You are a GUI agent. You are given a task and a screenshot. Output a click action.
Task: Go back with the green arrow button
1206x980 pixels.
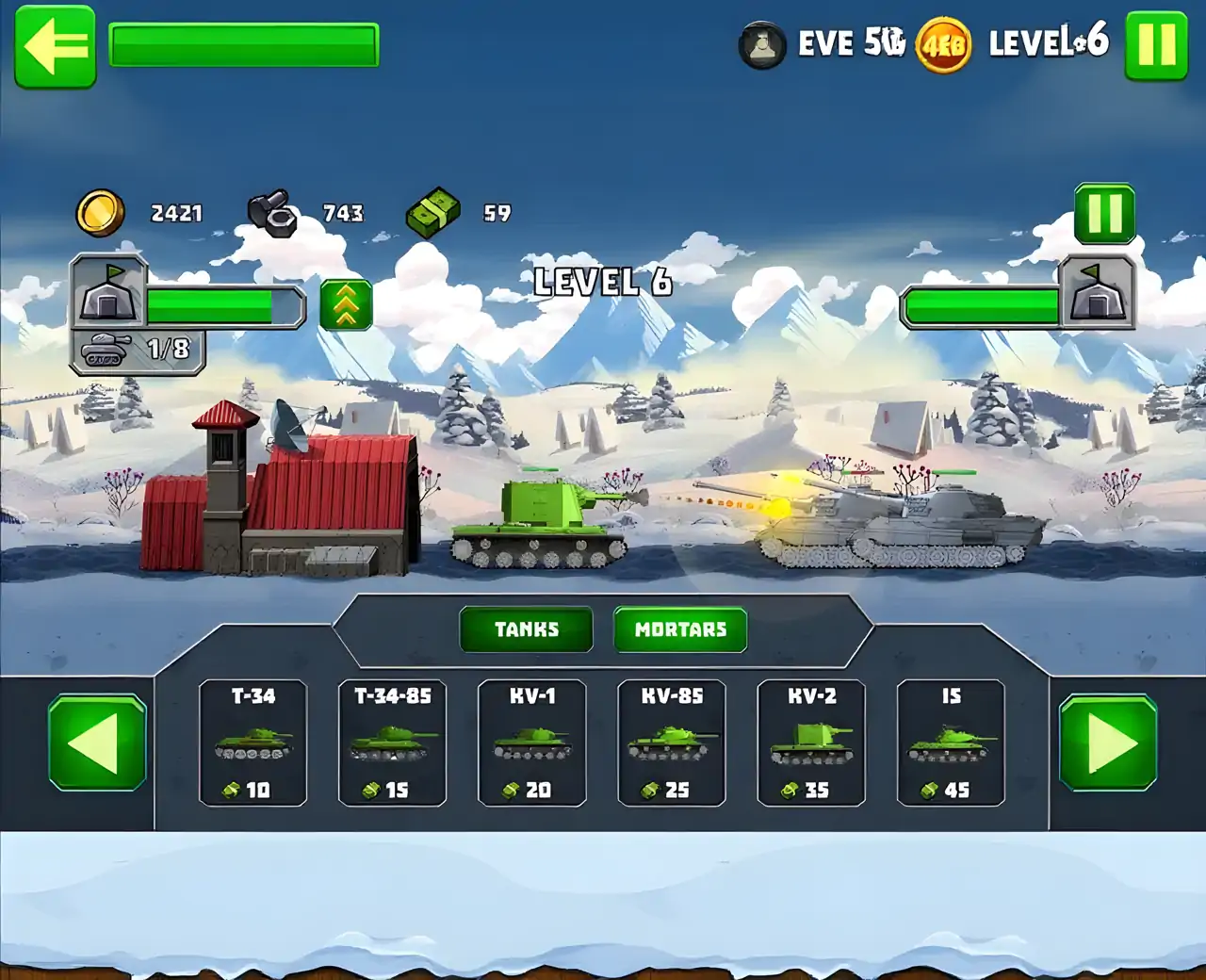(x=56, y=47)
